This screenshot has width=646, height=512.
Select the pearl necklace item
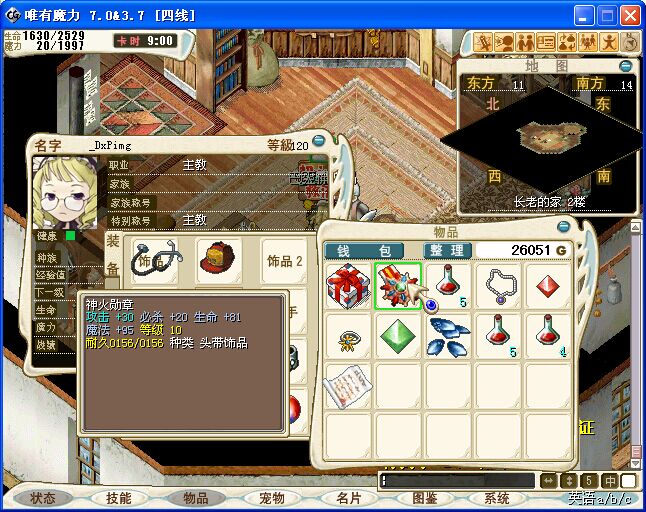[498, 287]
